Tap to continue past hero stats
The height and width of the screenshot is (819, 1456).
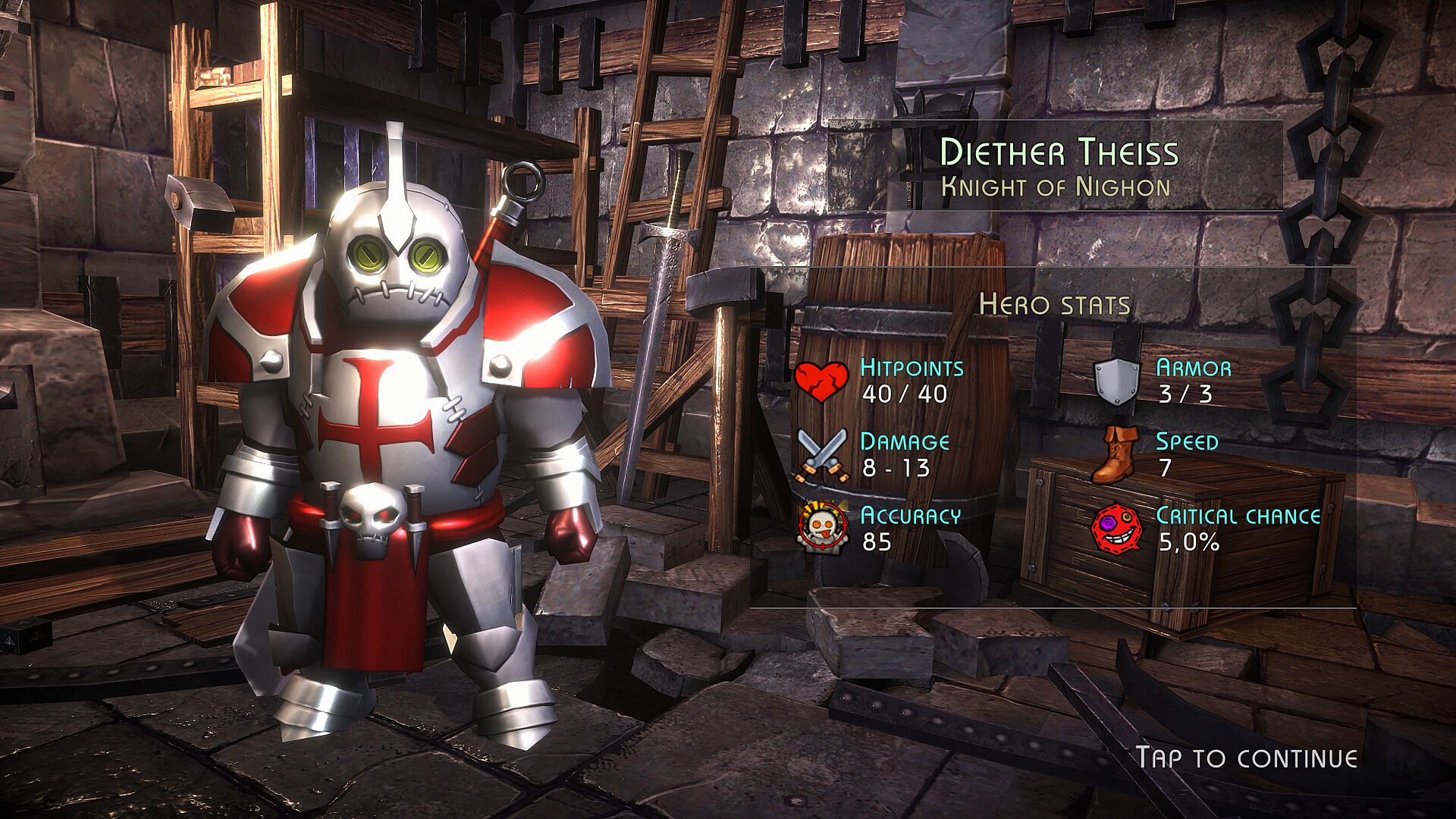1246,758
